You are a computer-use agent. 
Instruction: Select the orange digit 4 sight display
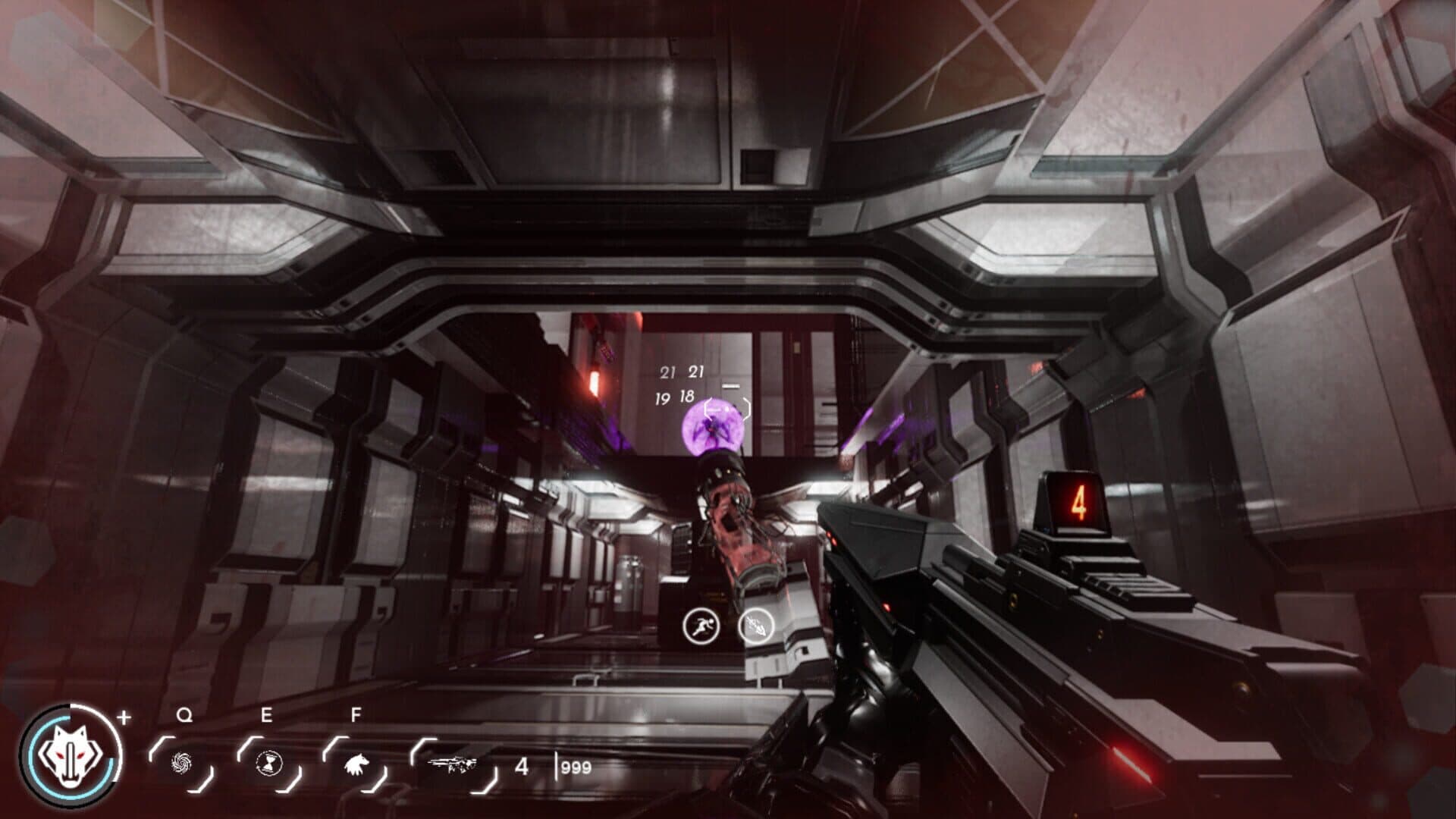point(1079,500)
